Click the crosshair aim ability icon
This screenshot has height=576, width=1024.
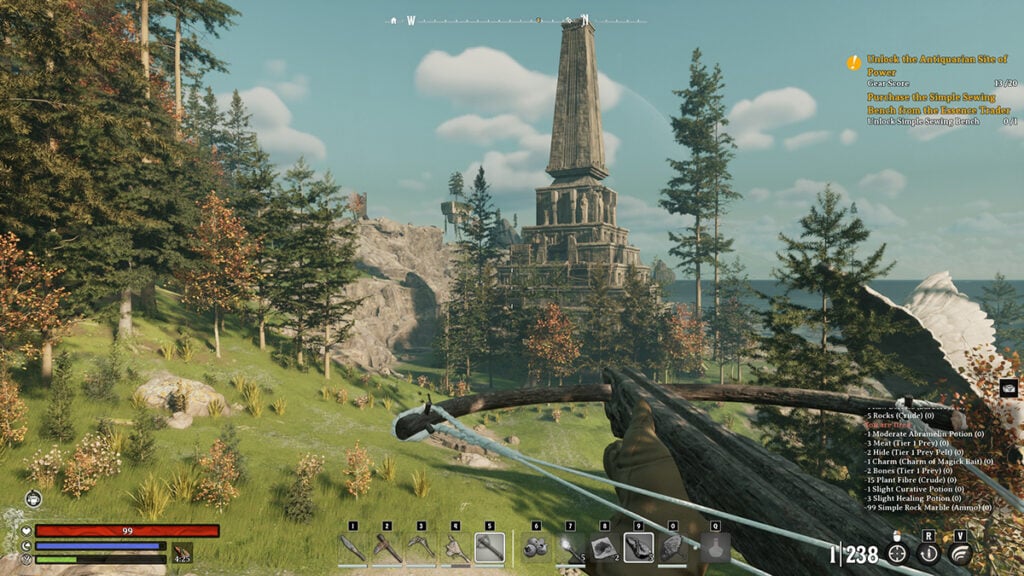[897, 553]
